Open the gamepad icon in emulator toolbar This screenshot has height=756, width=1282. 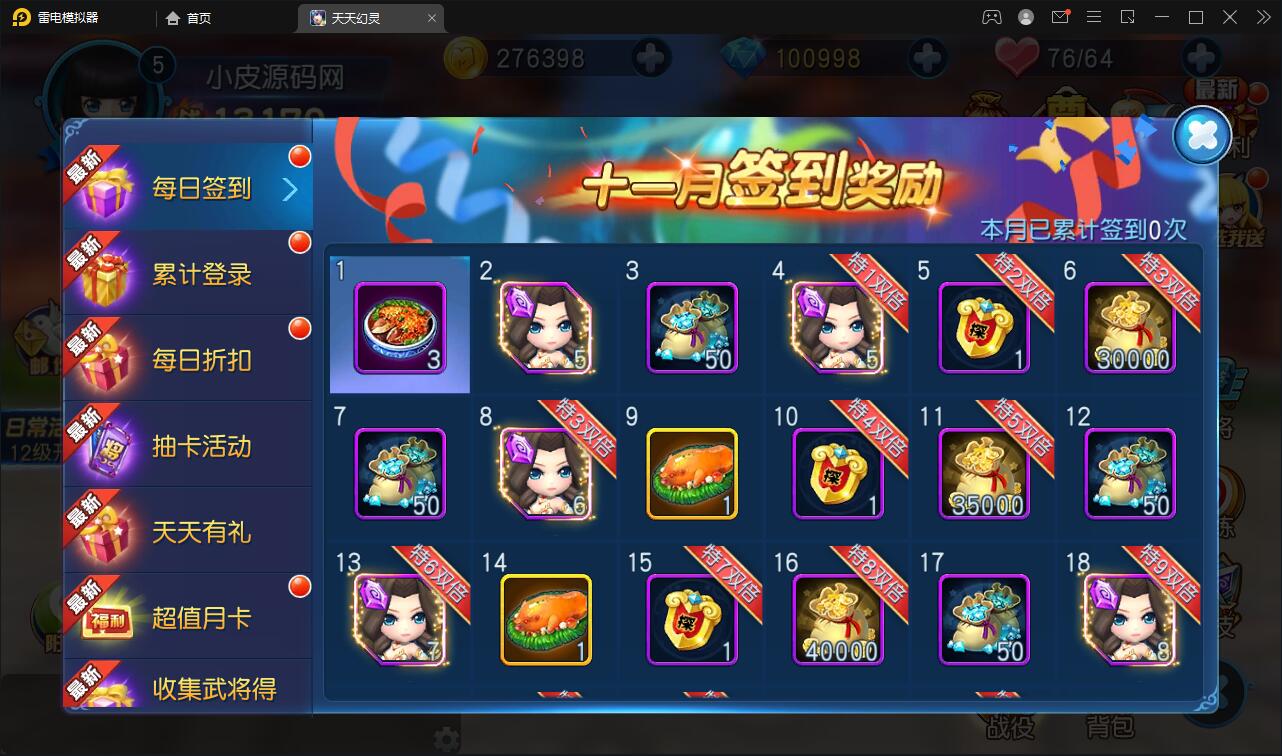[990, 17]
